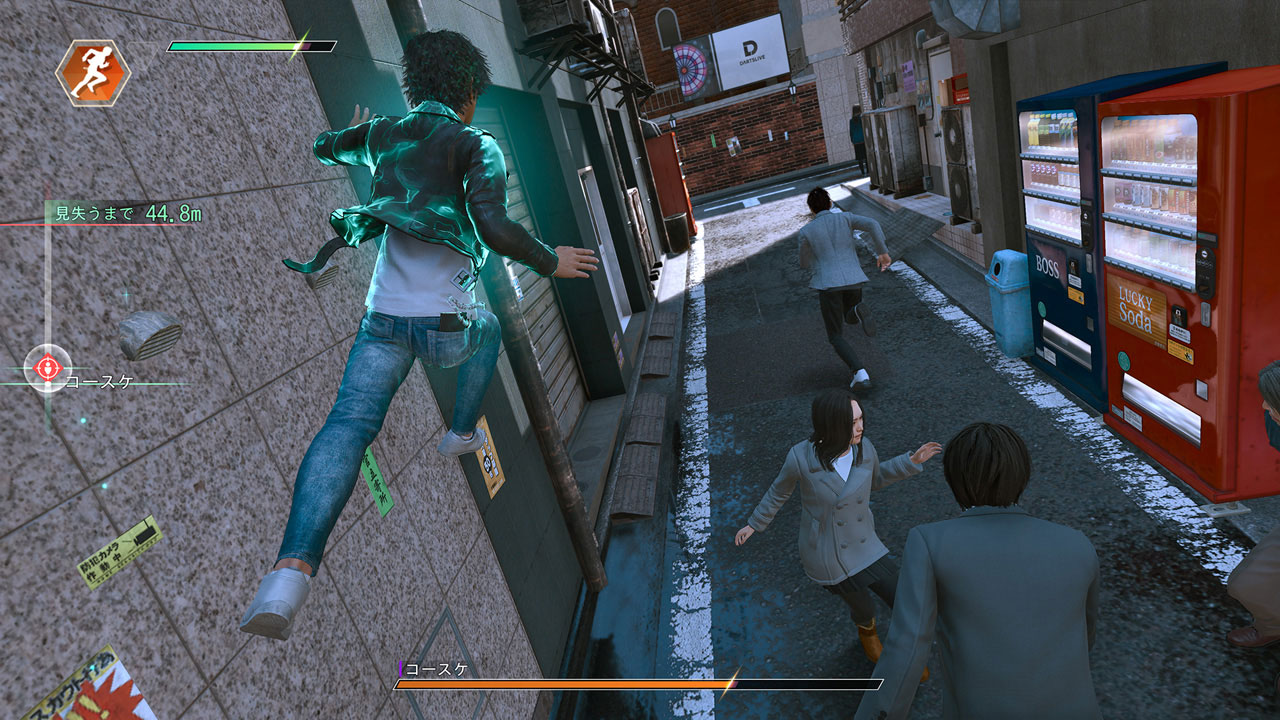The width and height of the screenshot is (1280, 720).
Task: Click the orange running-man chase icon
Action: [92, 73]
